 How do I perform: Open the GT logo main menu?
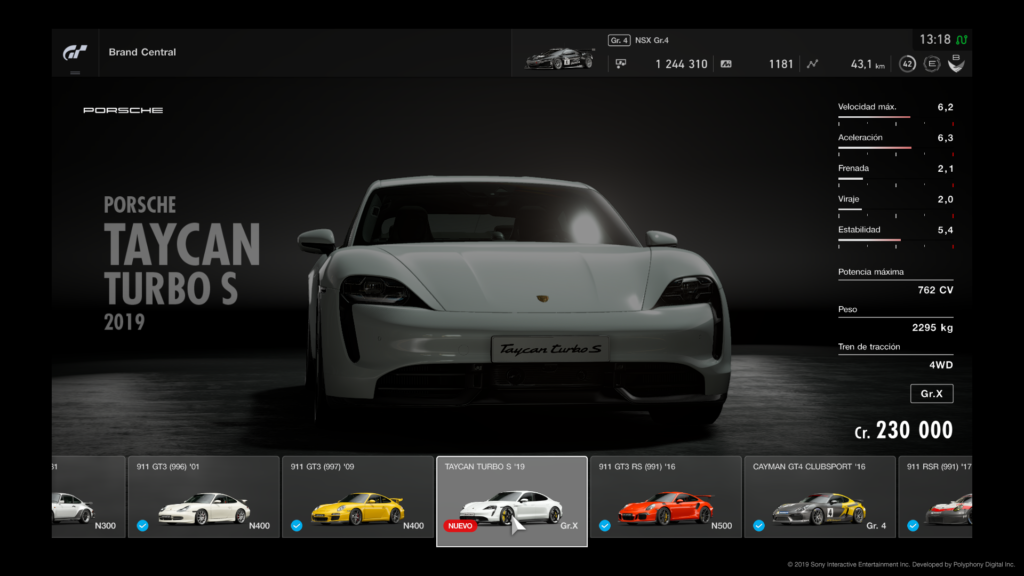coord(75,52)
